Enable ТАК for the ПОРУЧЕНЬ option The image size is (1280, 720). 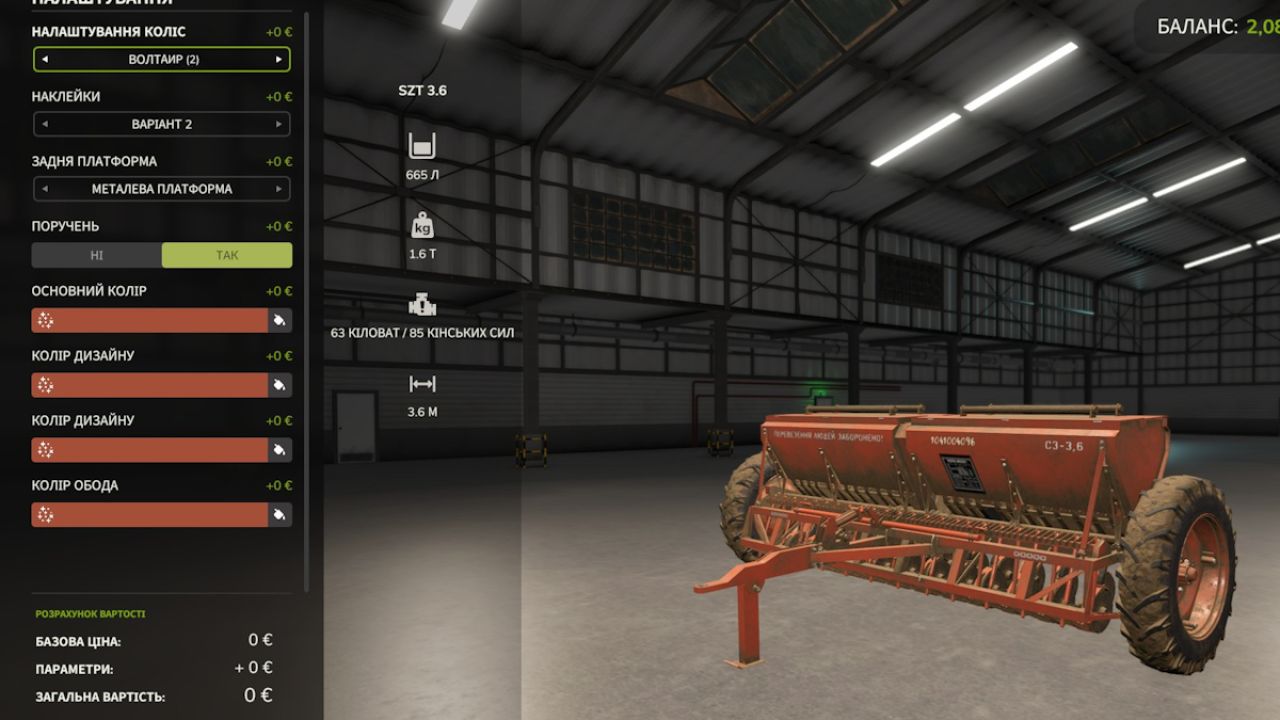click(227, 255)
